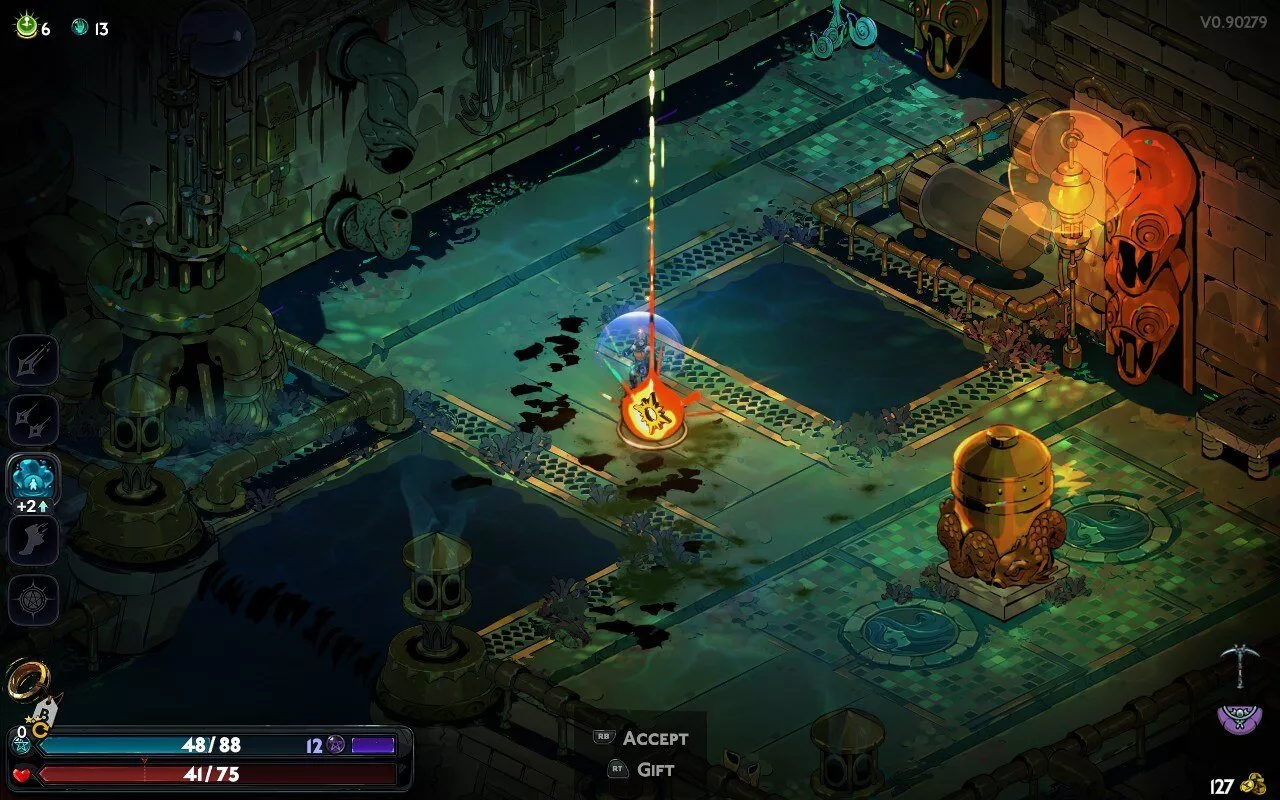Click the purple keepsake pouch icon

coord(1239,717)
